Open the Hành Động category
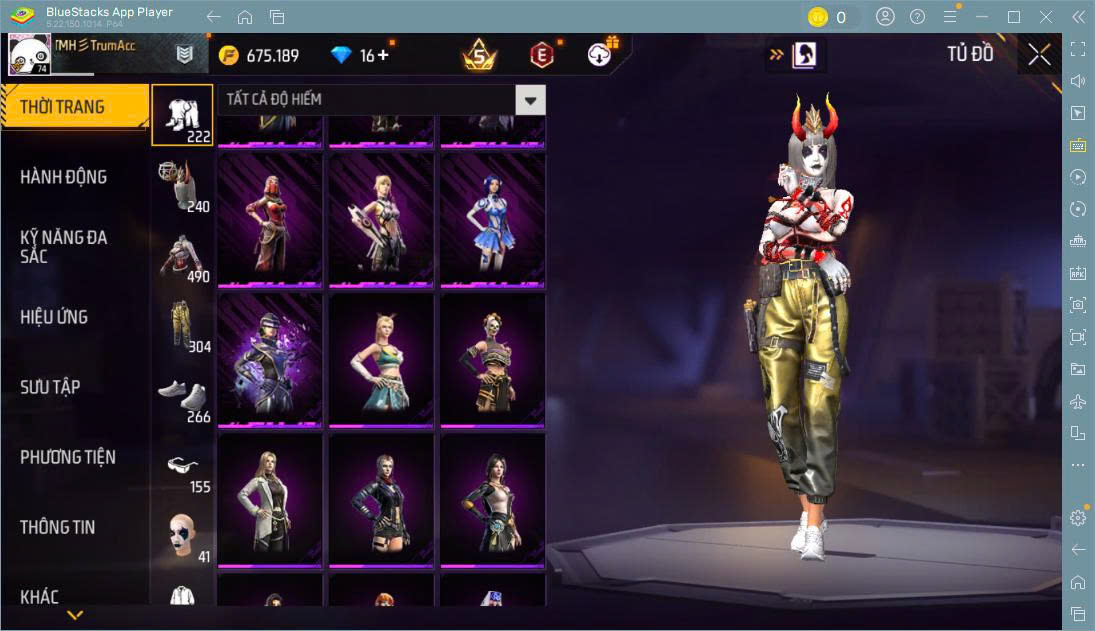The height and width of the screenshot is (631, 1095). coord(64,177)
